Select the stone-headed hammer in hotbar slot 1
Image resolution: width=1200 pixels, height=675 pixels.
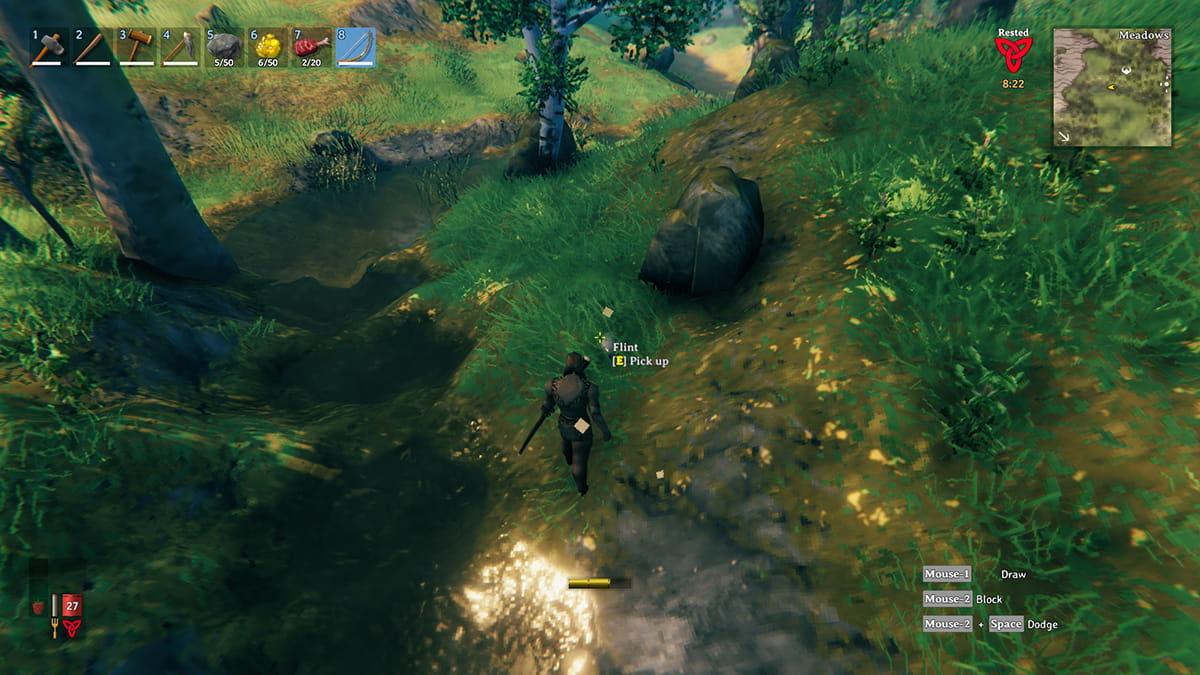49,47
